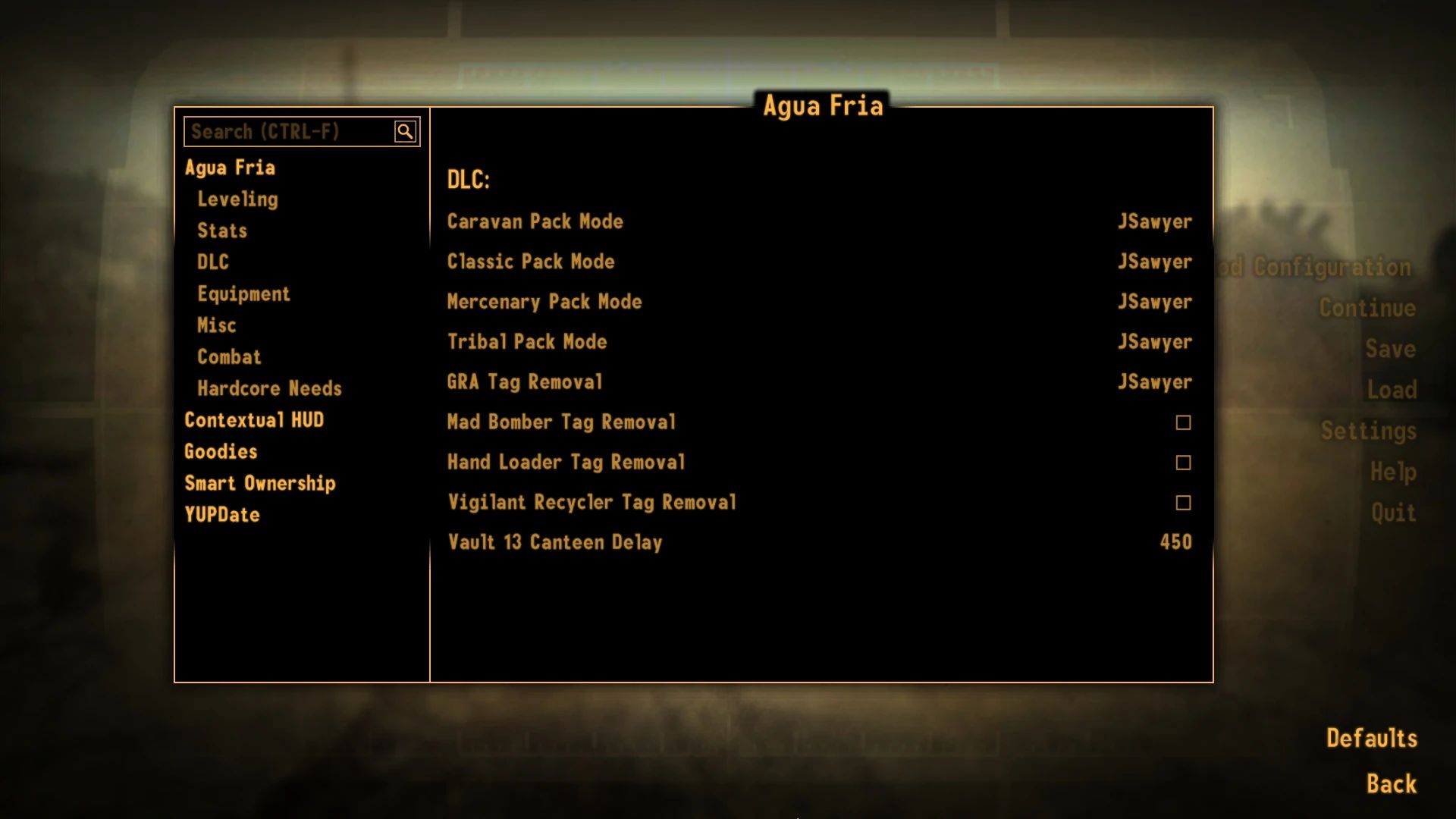
Task: Enable Hand Loader Tag Removal
Action: point(1181,462)
